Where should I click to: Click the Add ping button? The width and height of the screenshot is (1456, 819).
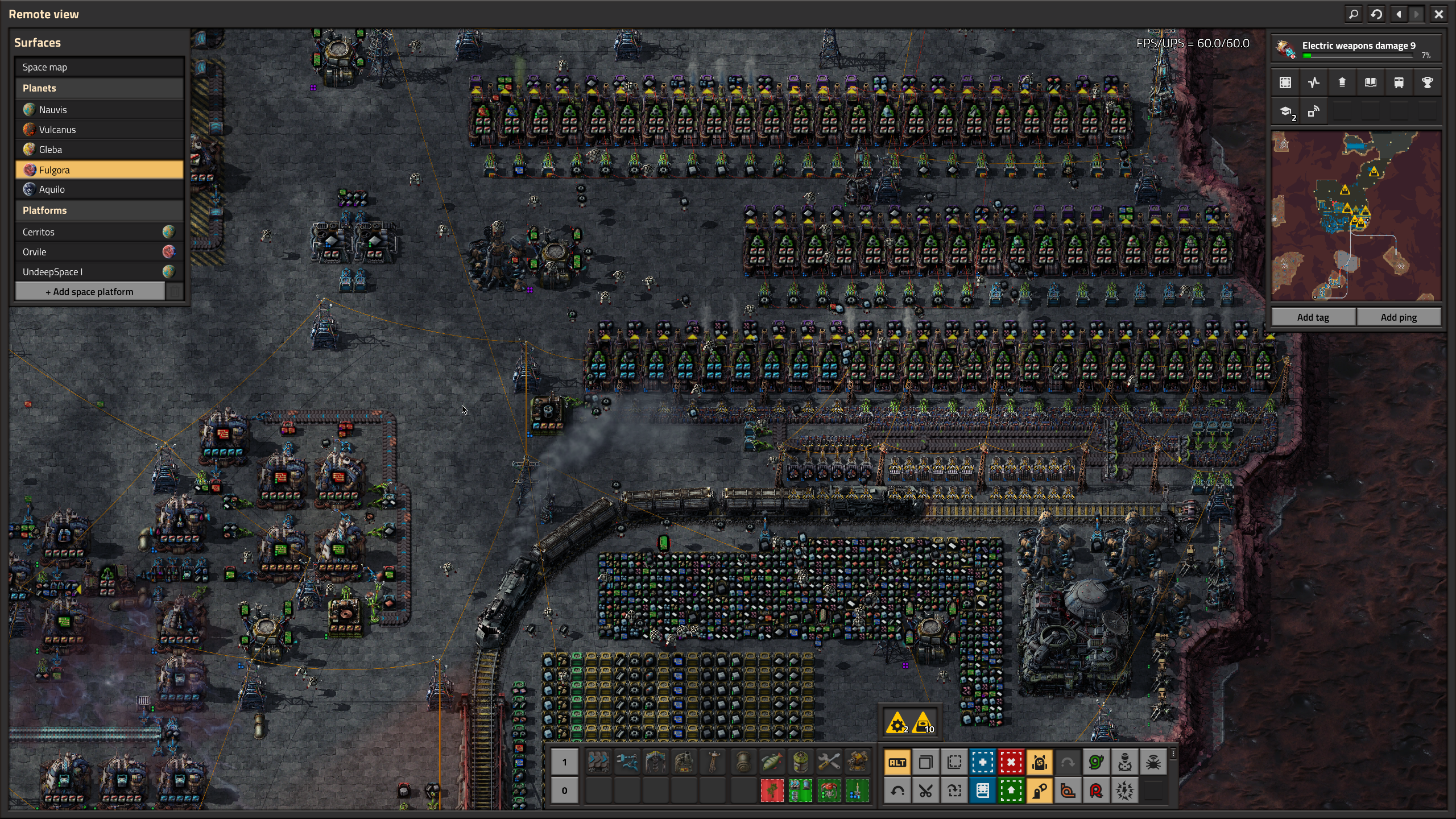(1399, 317)
